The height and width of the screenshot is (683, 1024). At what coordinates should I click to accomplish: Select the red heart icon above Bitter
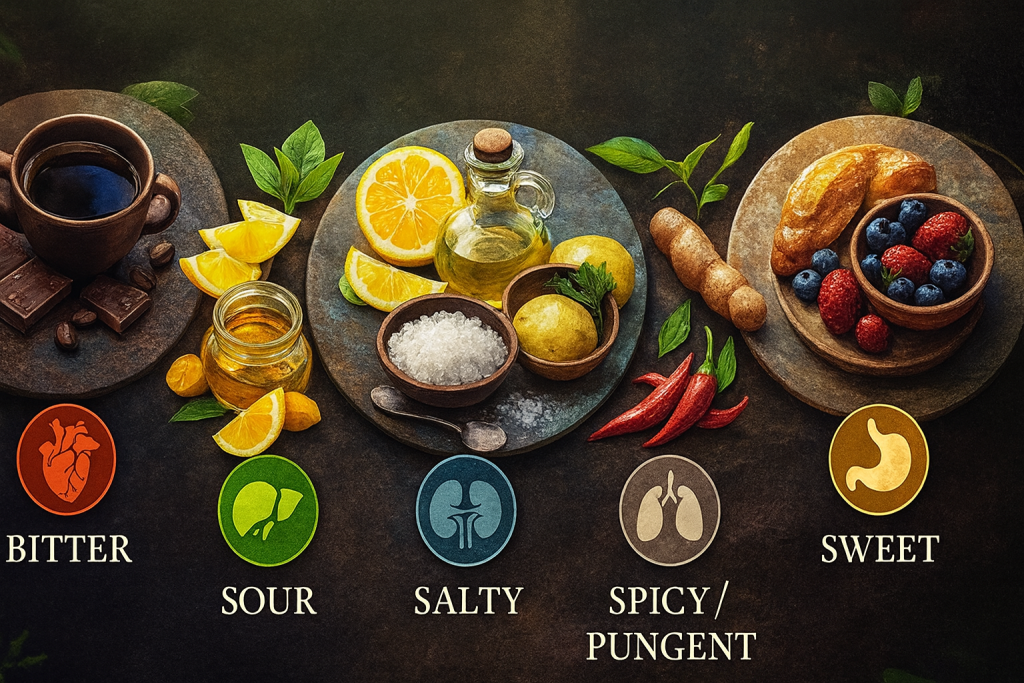point(66,459)
